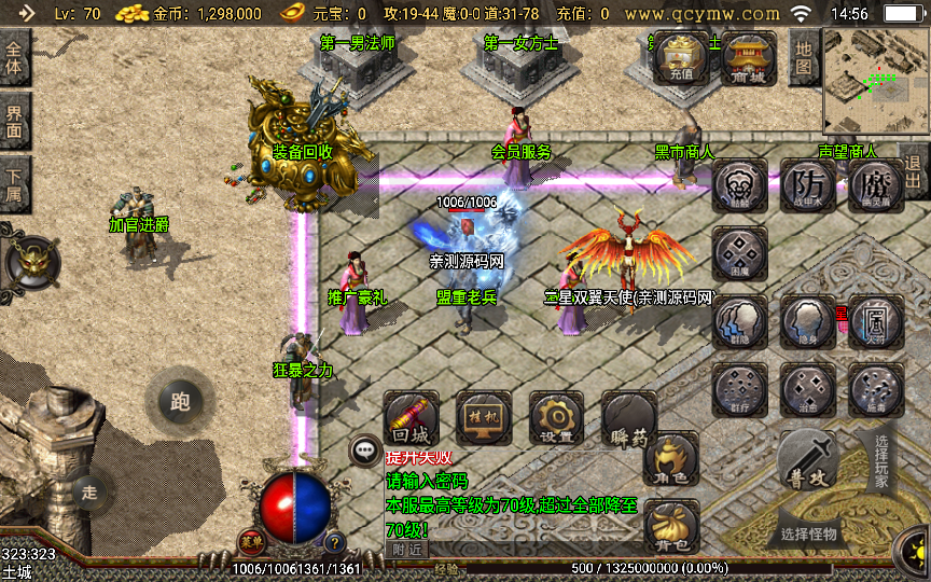Image resolution: width=931 pixels, height=582 pixels.
Task: Toggle 挂机 auto-battle mode
Action: (x=484, y=418)
